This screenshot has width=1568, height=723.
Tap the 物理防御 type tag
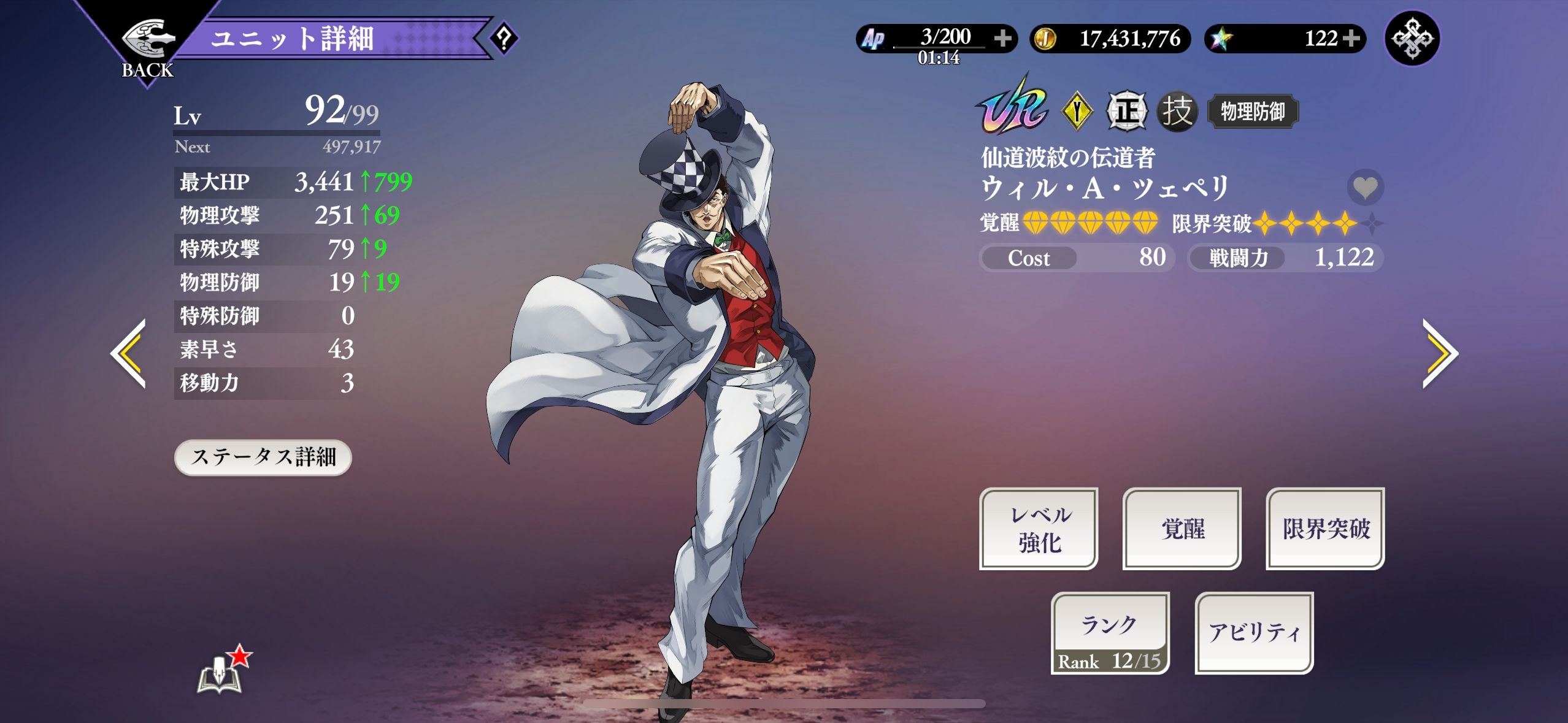coord(1252,112)
